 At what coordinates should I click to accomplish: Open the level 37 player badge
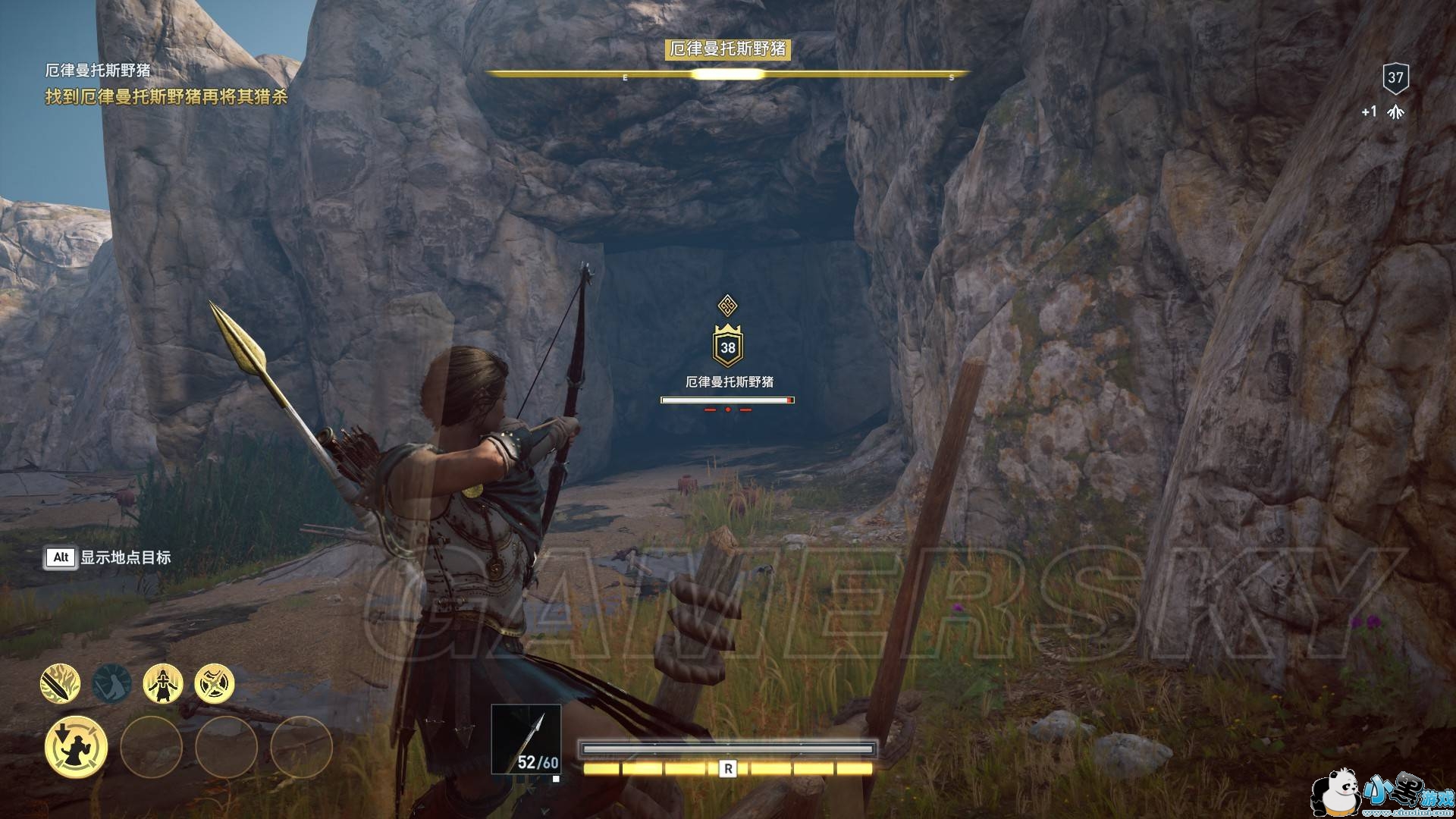(1395, 77)
